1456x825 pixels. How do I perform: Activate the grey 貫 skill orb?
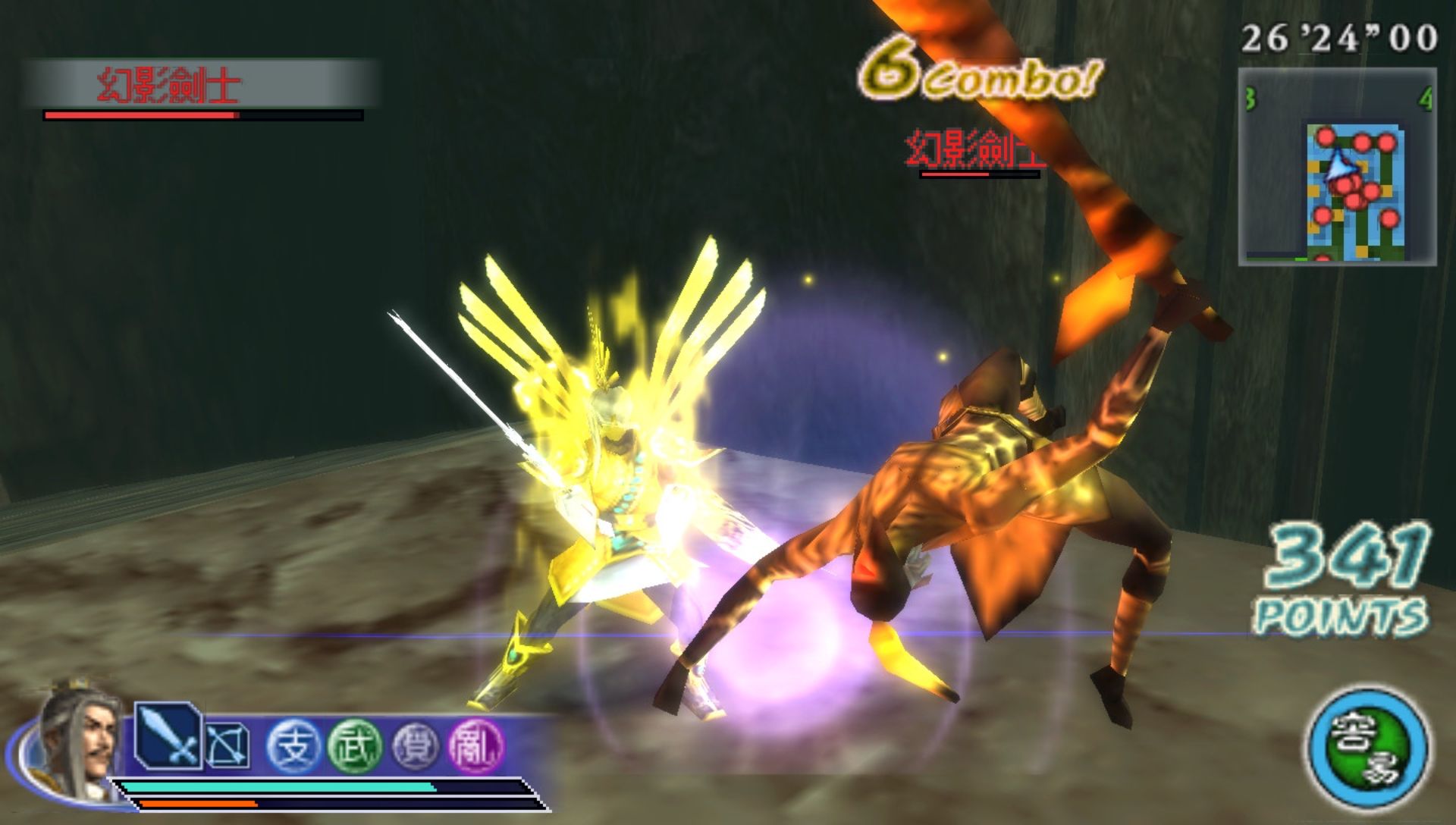416,745
